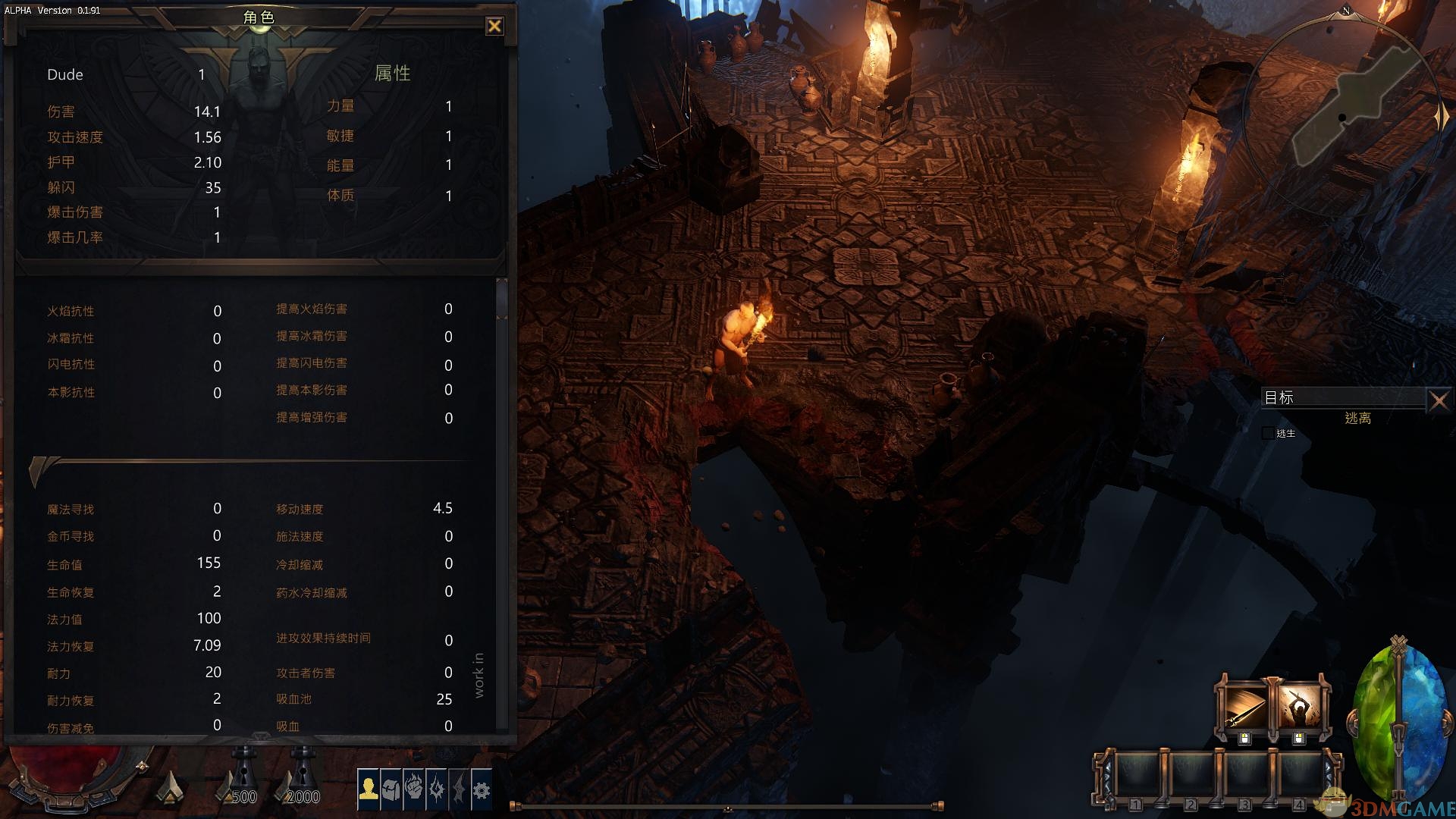
Task: Toggle the 逃生 objective checkbox
Action: (1268, 433)
